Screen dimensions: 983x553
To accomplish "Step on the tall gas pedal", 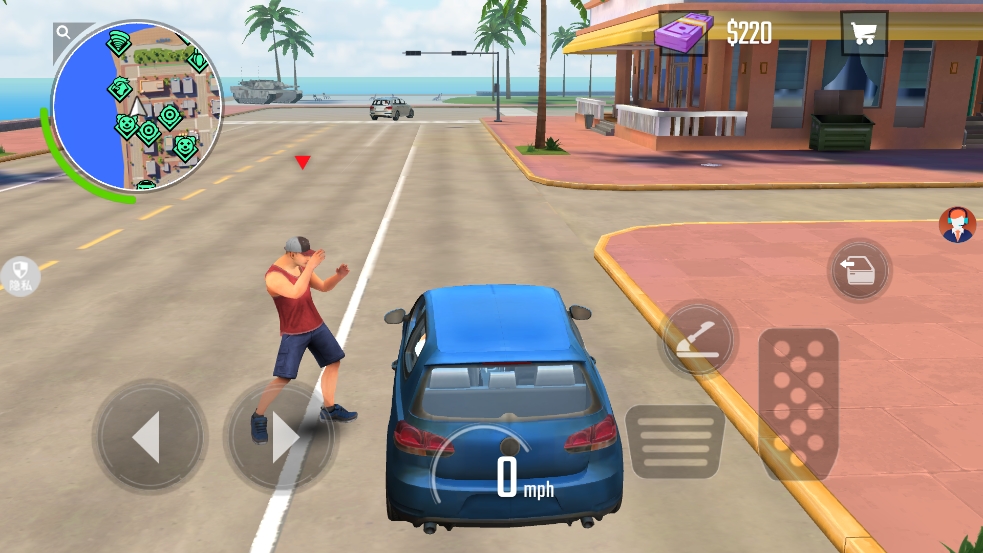I will [x=798, y=400].
